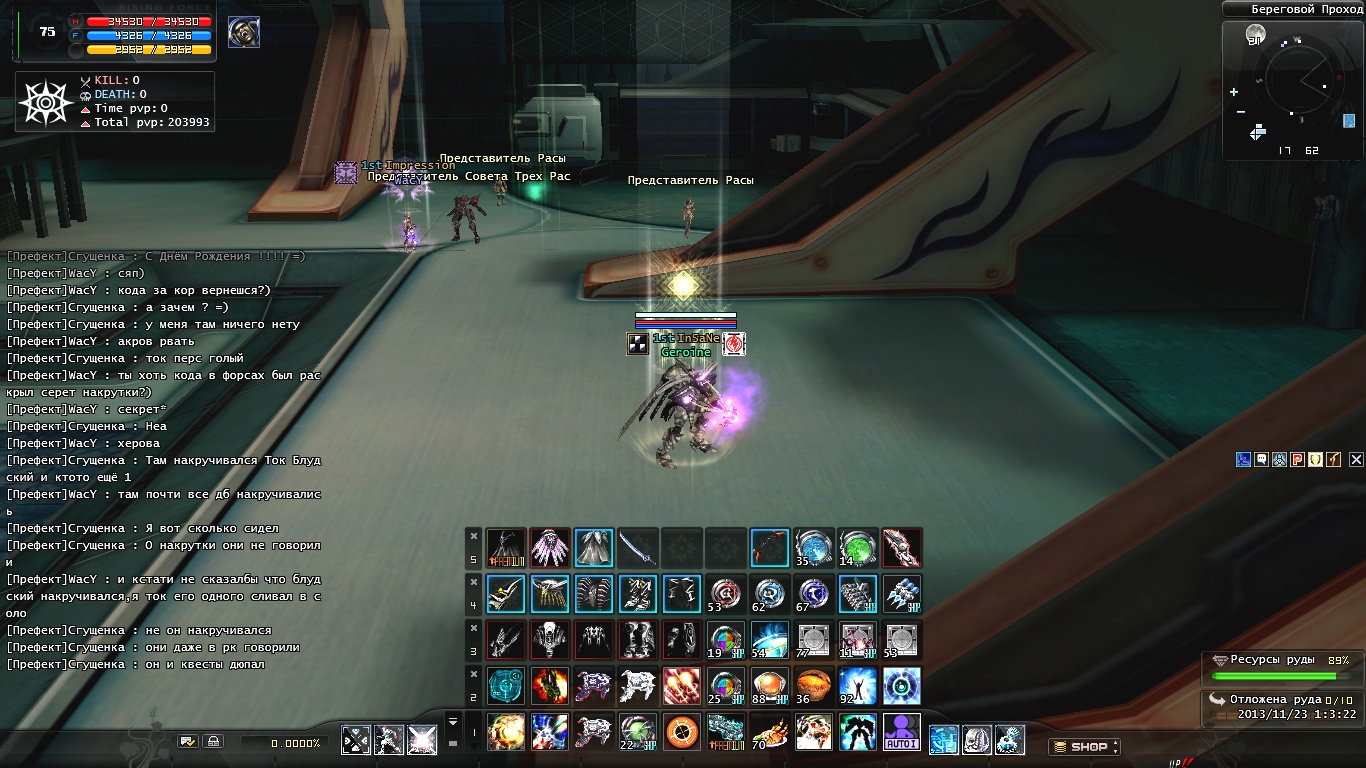Use the red swirl potion with 53
This screenshot has width=1366, height=768.
tap(725, 594)
